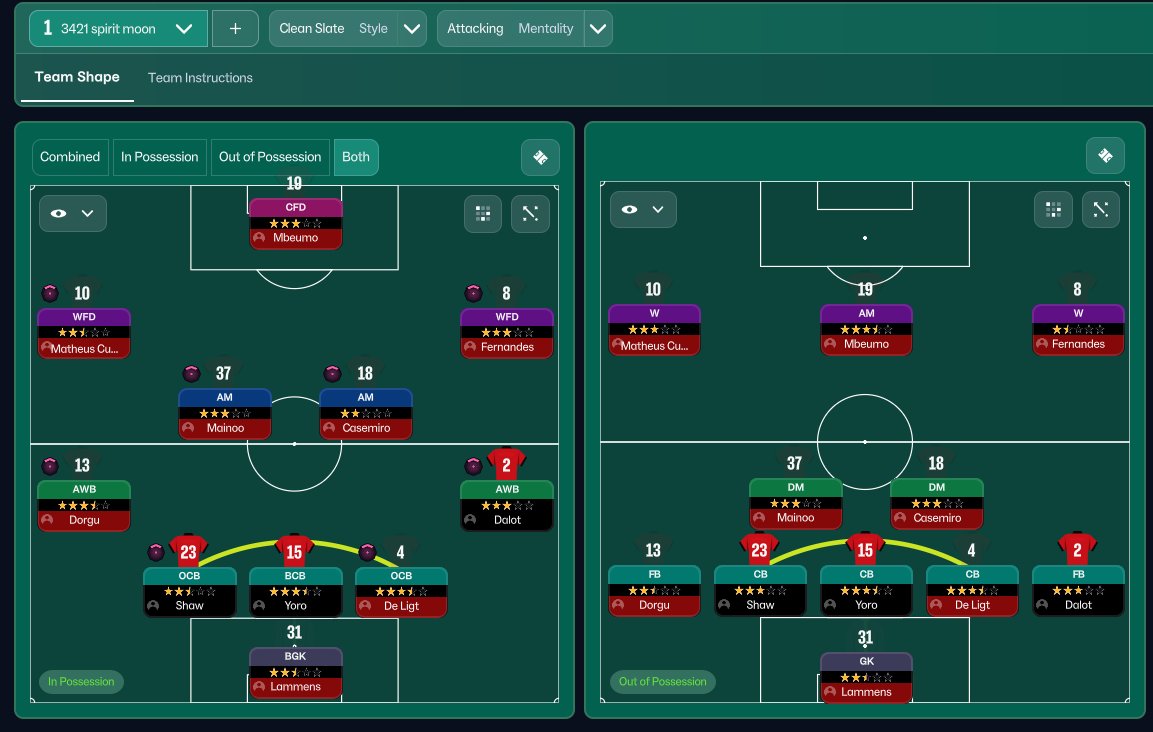This screenshot has height=732, width=1153.
Task: Select Casemiro's DM card out of possession
Action: 937,503
